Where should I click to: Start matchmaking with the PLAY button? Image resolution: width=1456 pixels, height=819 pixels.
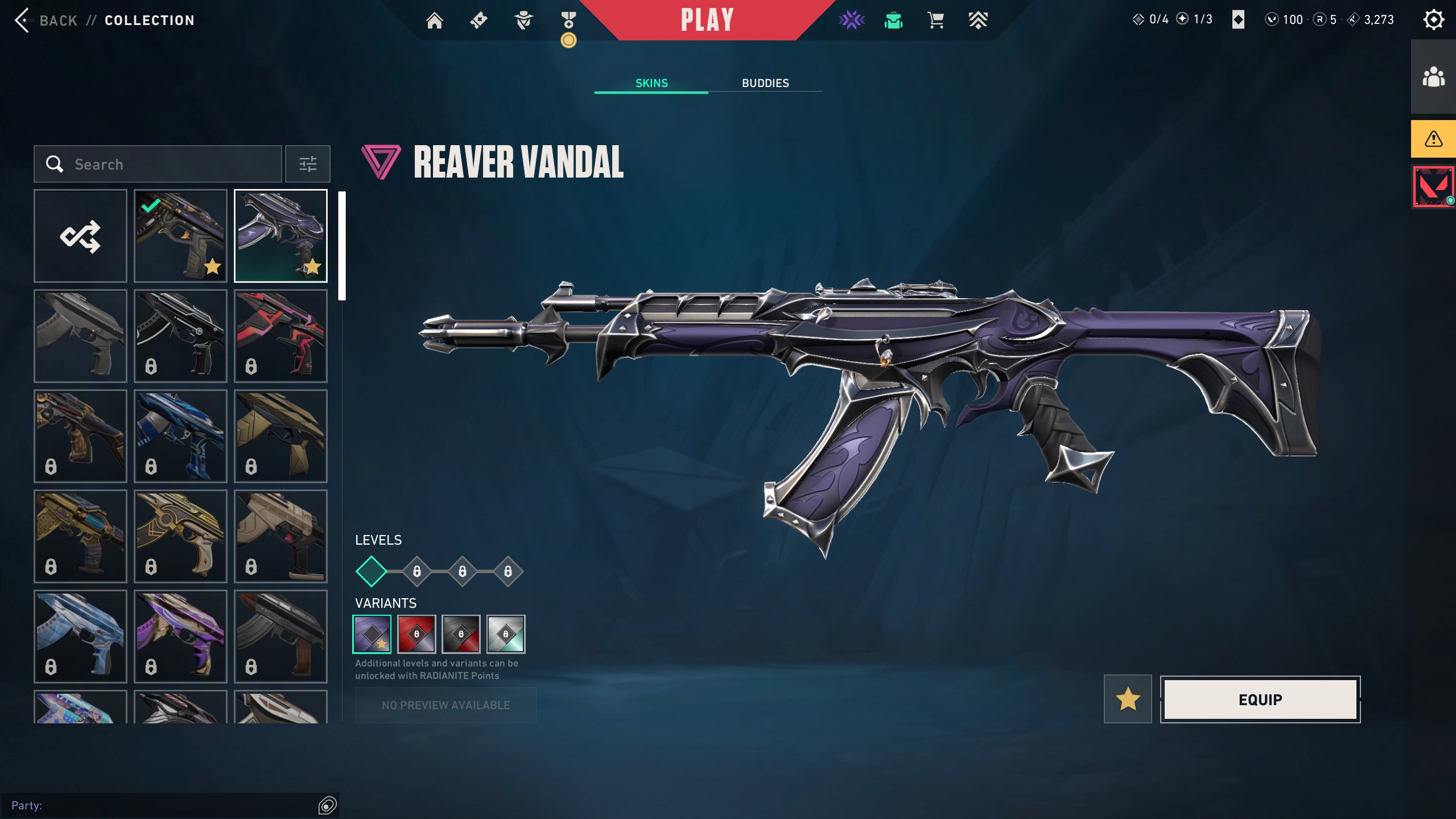click(707, 20)
